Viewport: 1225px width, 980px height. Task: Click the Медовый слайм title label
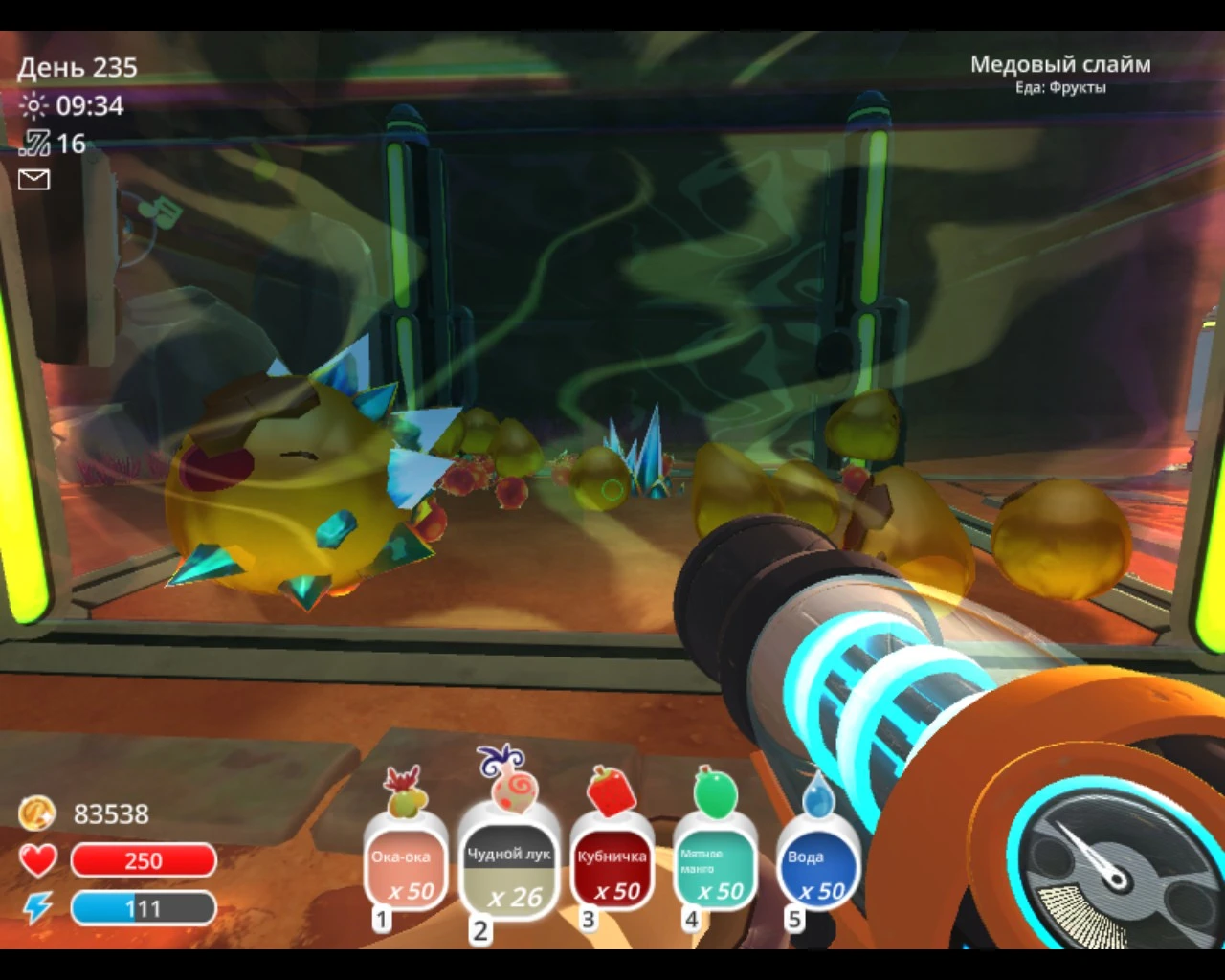tap(1060, 64)
